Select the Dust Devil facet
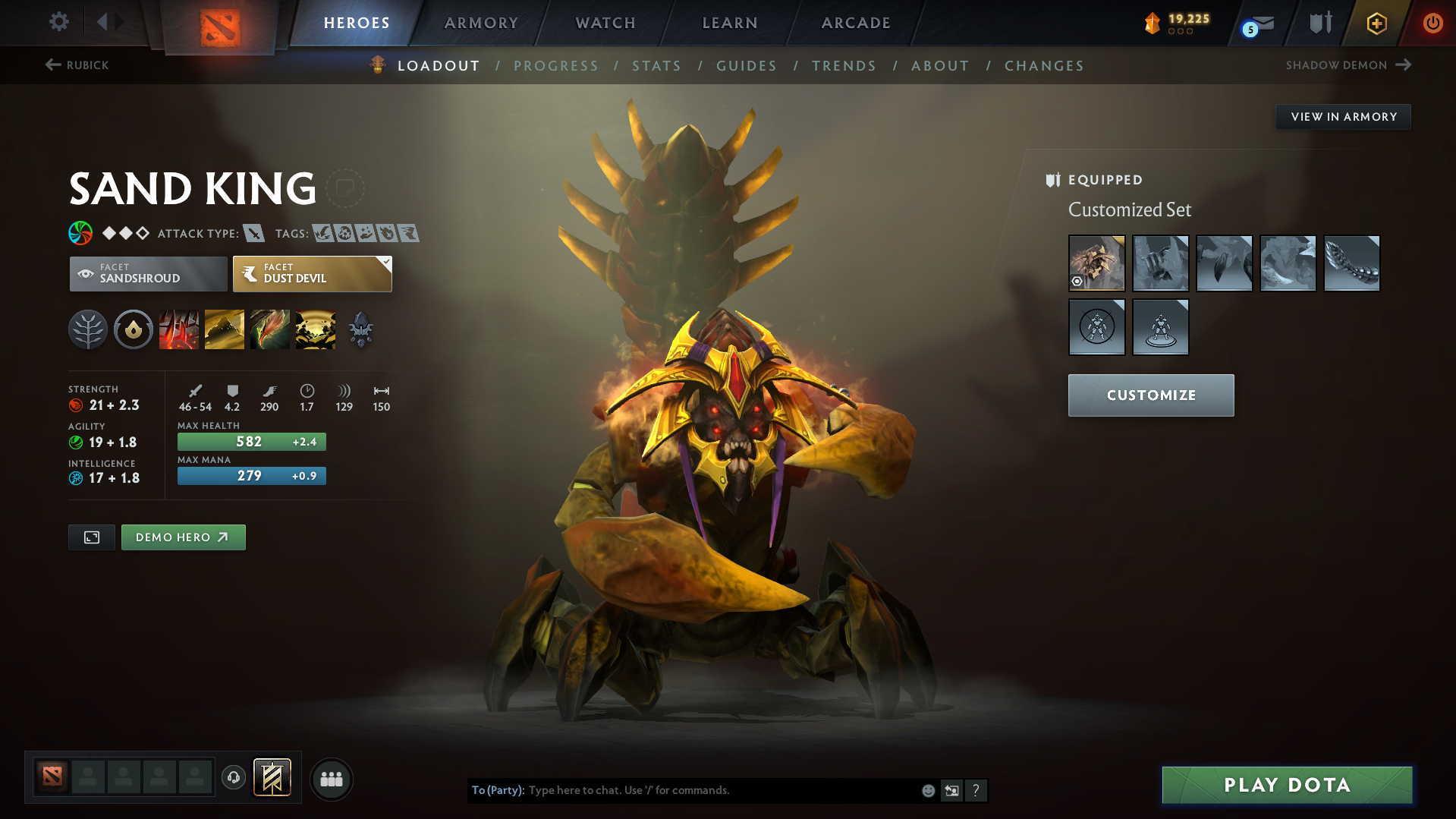Screen dimensions: 1456x819 click(x=311, y=273)
